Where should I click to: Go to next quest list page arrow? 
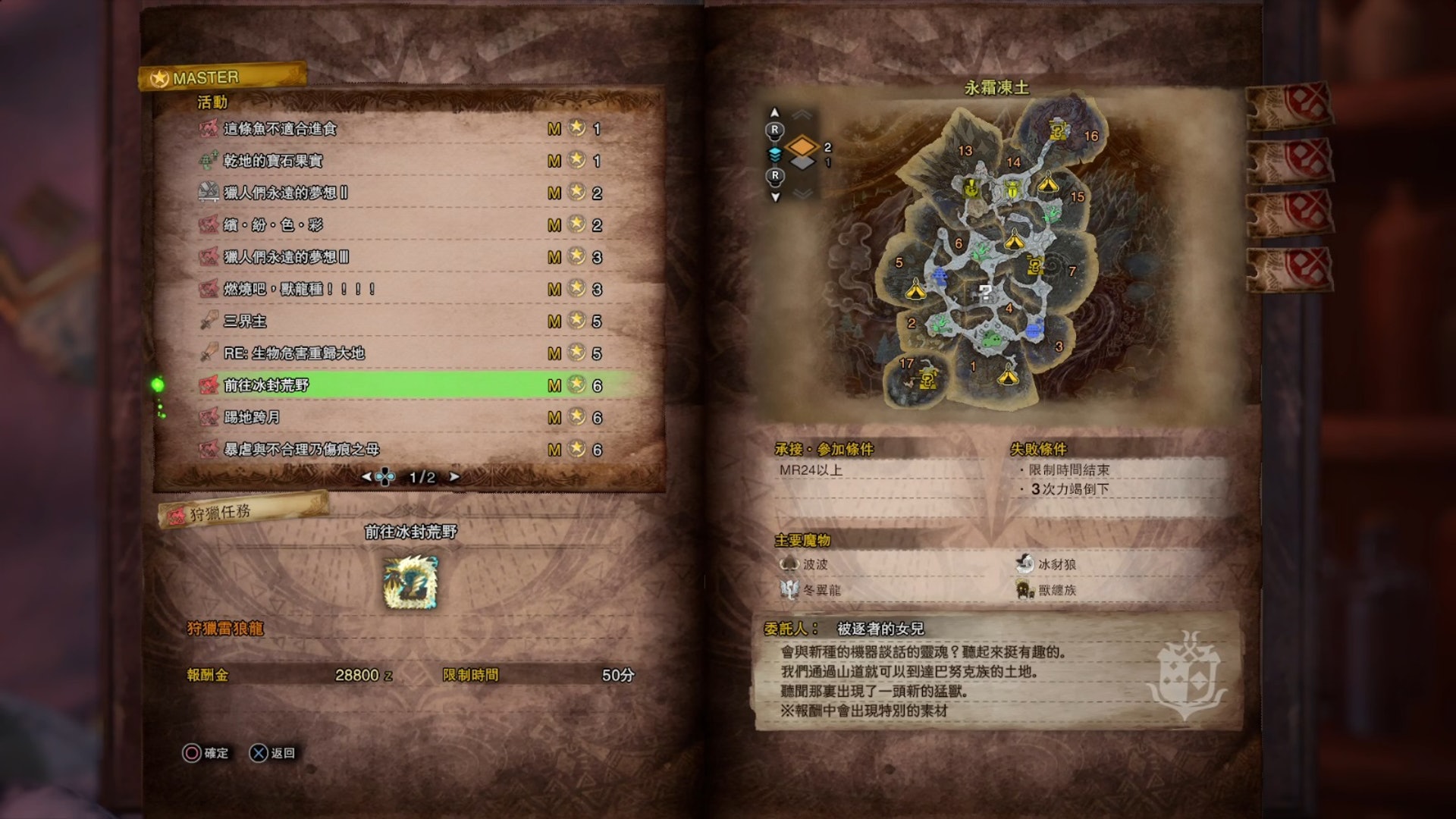[454, 477]
